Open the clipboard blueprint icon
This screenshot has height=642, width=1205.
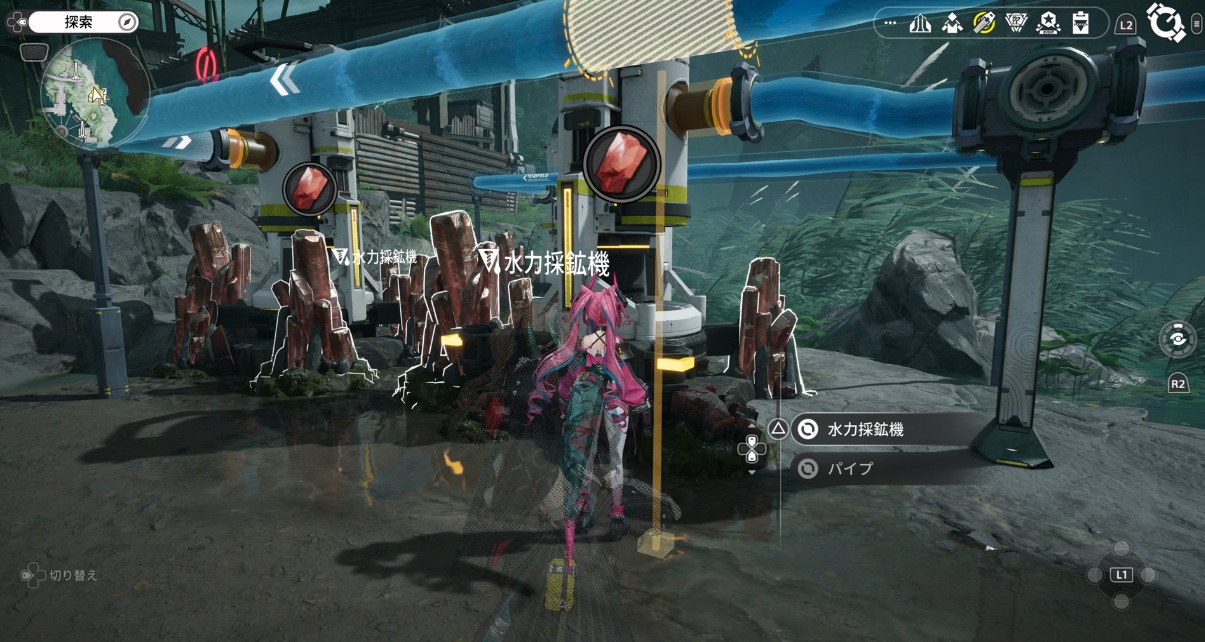click(1080, 22)
